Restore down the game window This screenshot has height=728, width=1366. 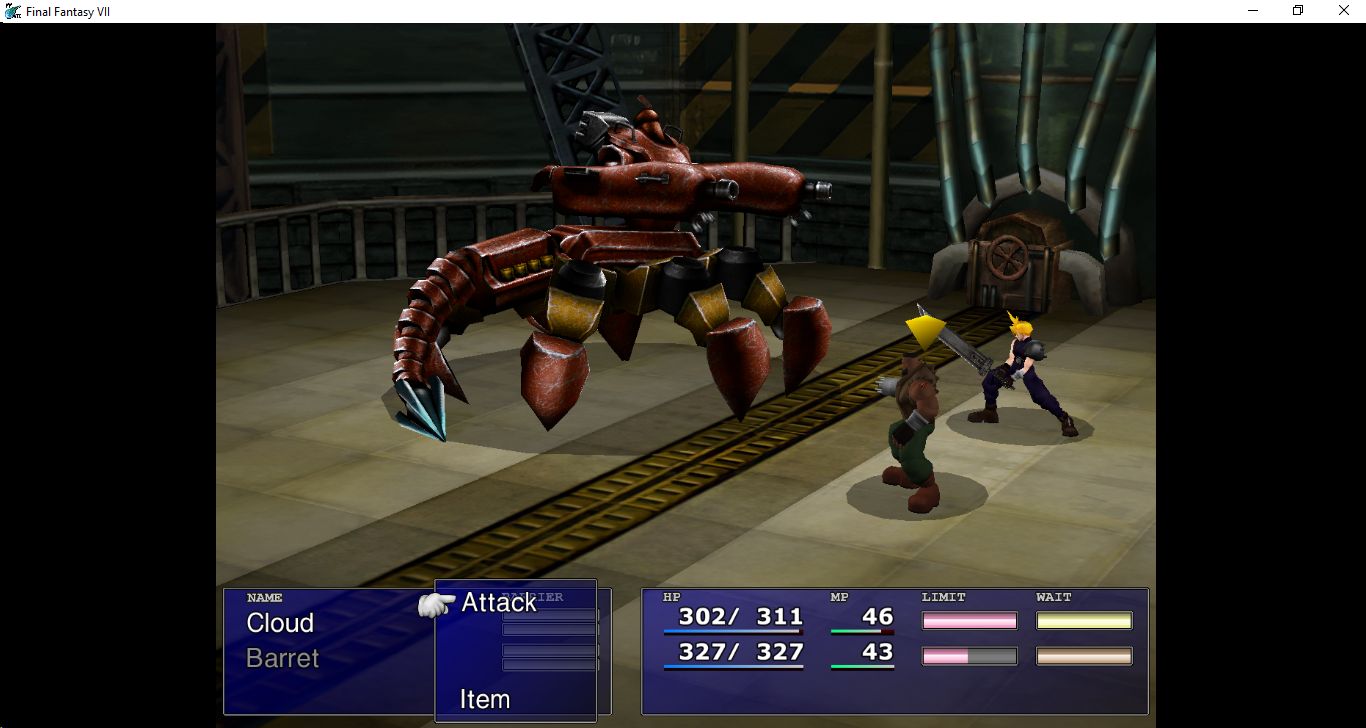[x=1298, y=11]
